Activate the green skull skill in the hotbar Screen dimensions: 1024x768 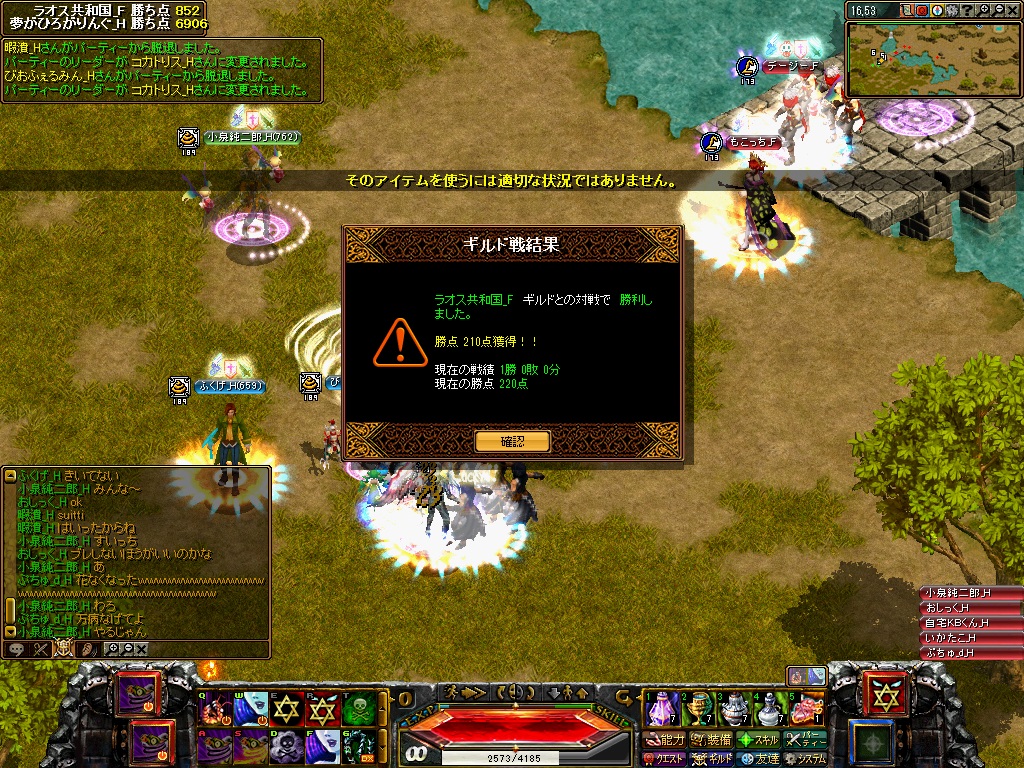point(359,709)
